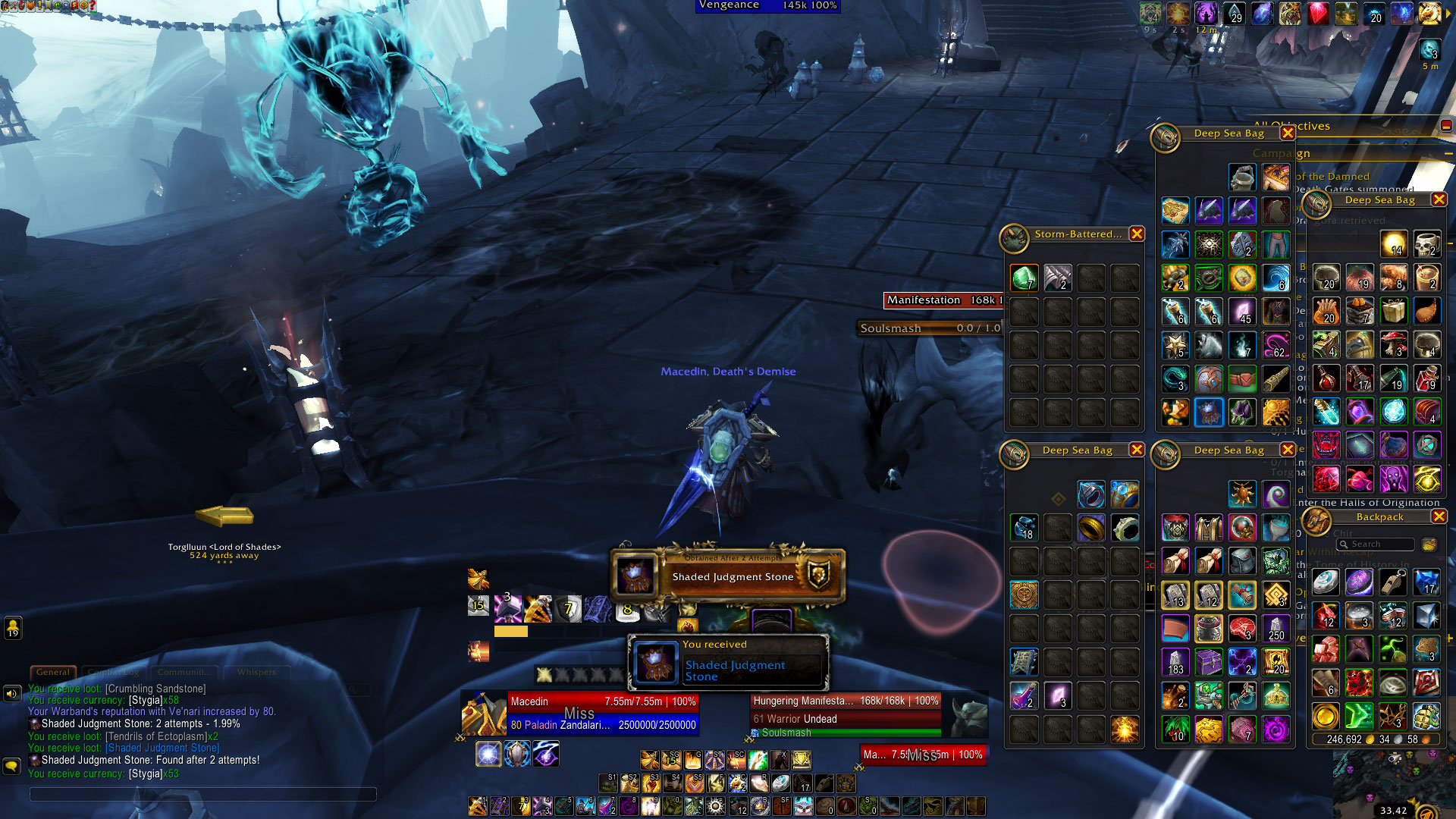
Task: Close the Storm-Battered bag window
Action: (1136, 234)
